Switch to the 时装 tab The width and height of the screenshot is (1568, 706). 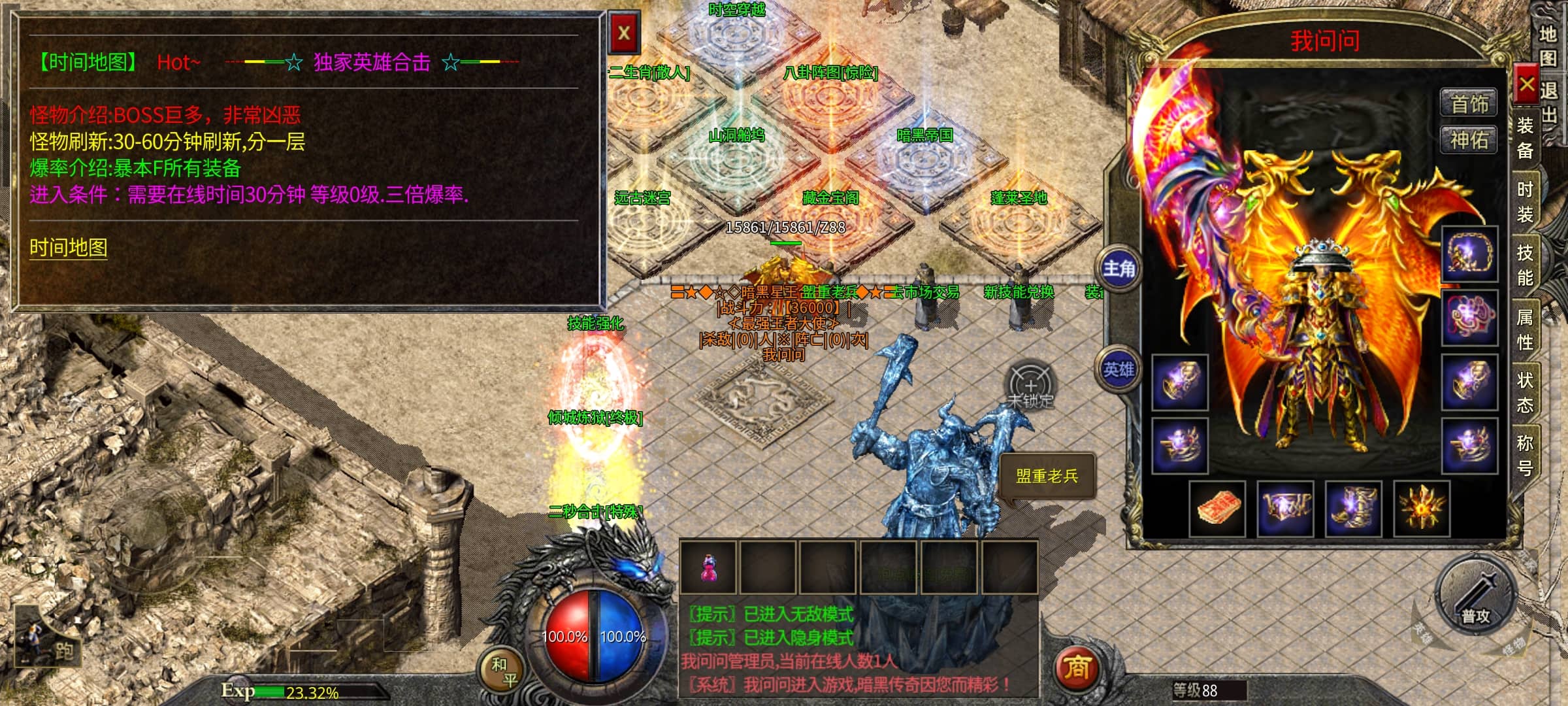1525,201
